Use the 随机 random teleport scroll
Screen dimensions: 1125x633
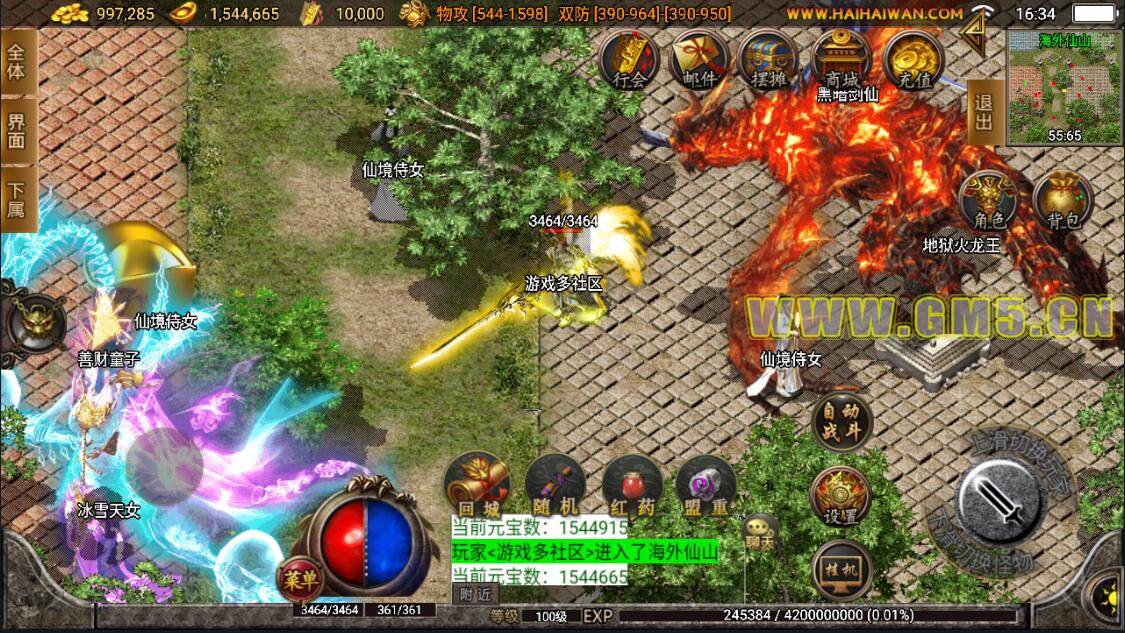(x=555, y=485)
